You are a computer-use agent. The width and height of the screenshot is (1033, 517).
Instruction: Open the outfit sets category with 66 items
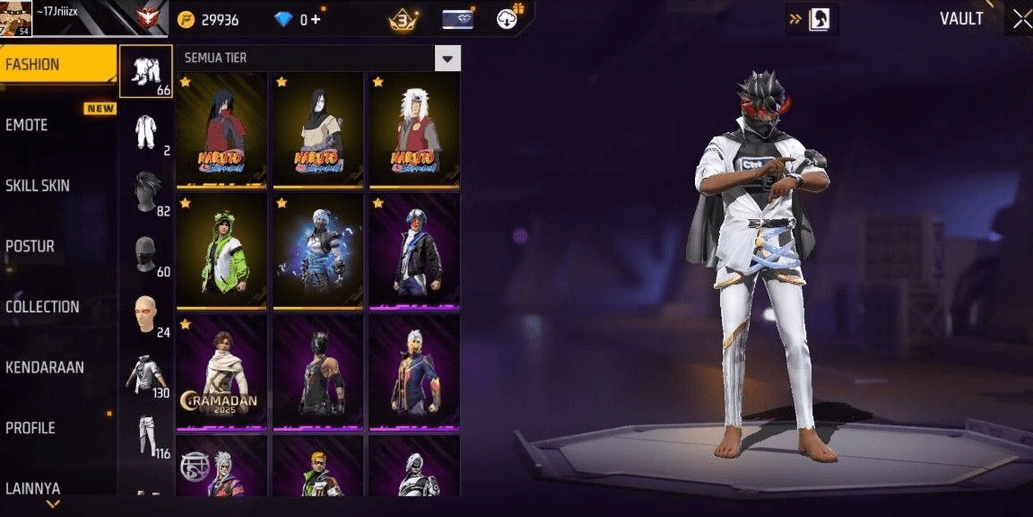[x=146, y=71]
